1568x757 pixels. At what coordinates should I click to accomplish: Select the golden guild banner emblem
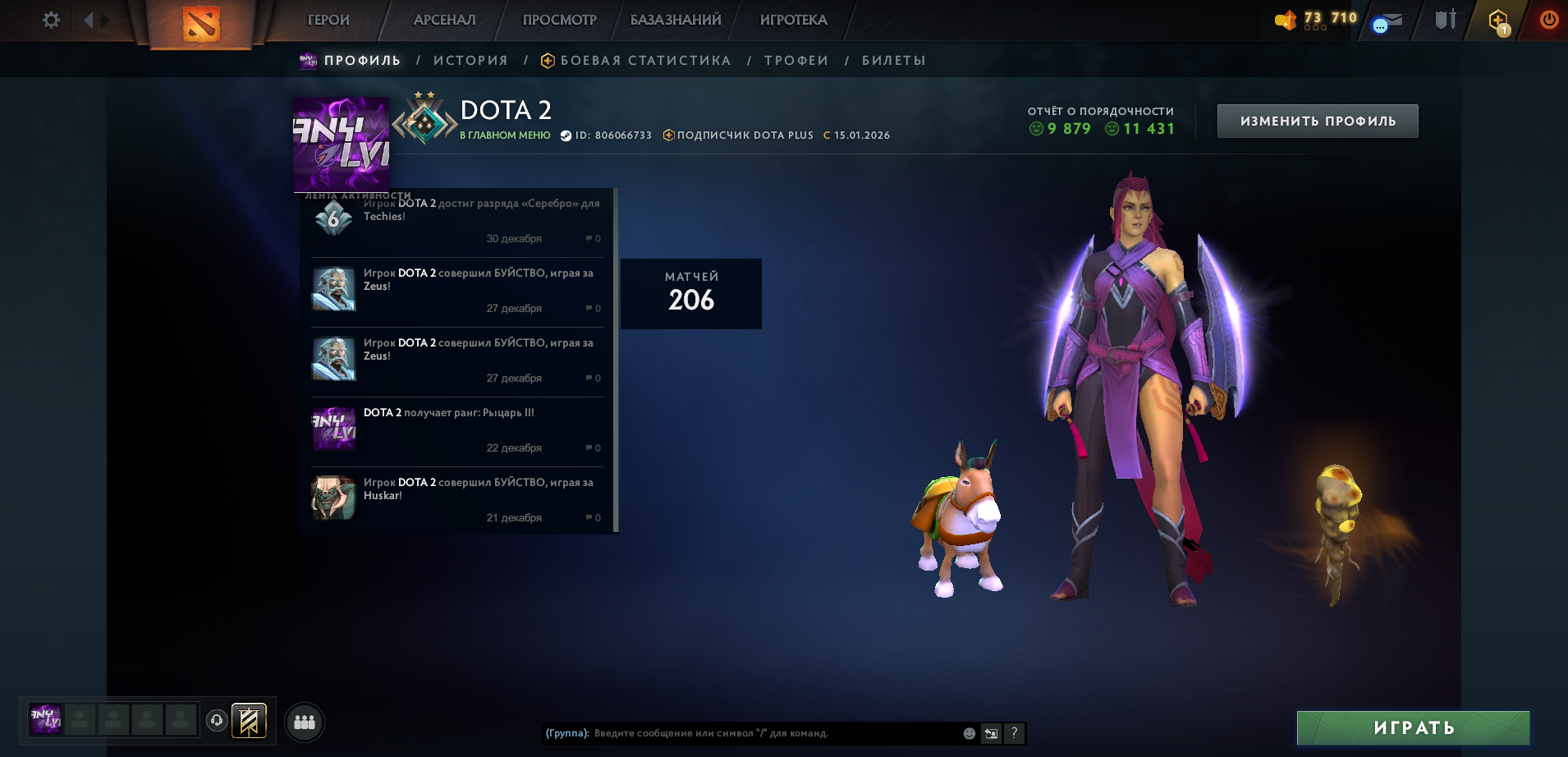pyautogui.click(x=250, y=722)
